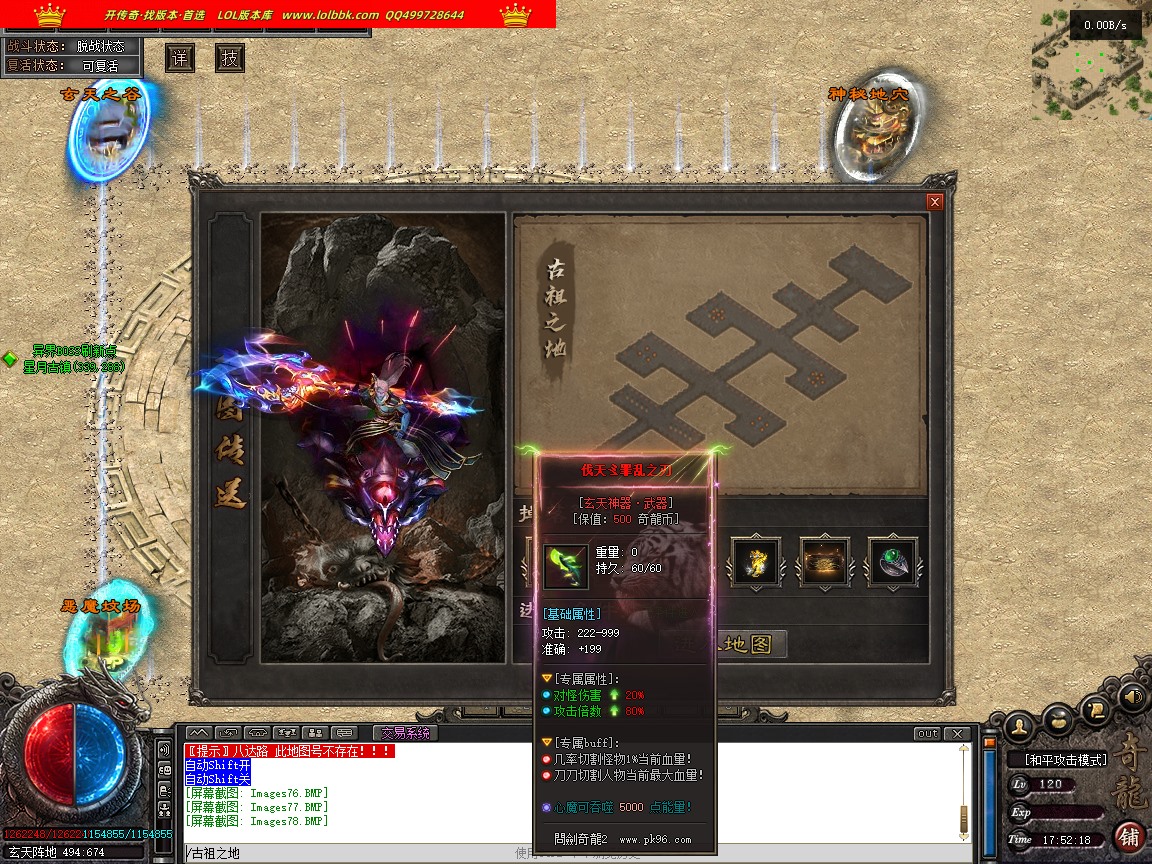Viewport: 1152px width, 864px height.
Task: Click the chat input field
Action: [x=350, y=853]
